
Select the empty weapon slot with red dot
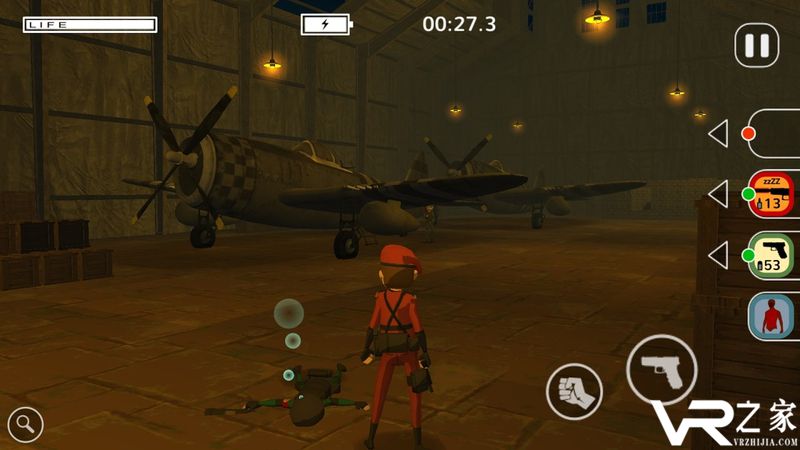tap(772, 133)
